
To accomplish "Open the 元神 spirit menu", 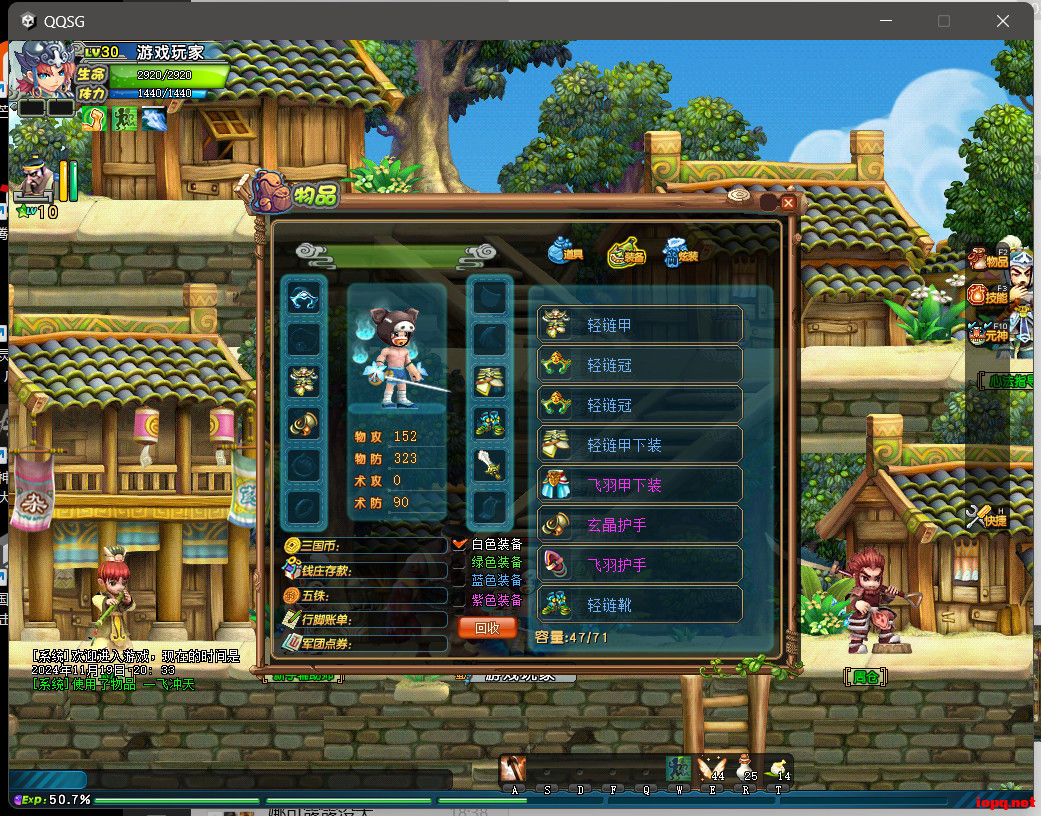I will 987,333.
